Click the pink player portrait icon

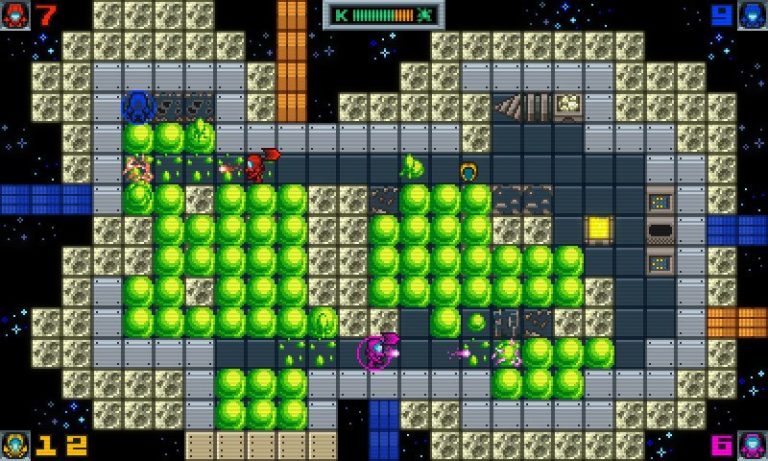point(752,445)
